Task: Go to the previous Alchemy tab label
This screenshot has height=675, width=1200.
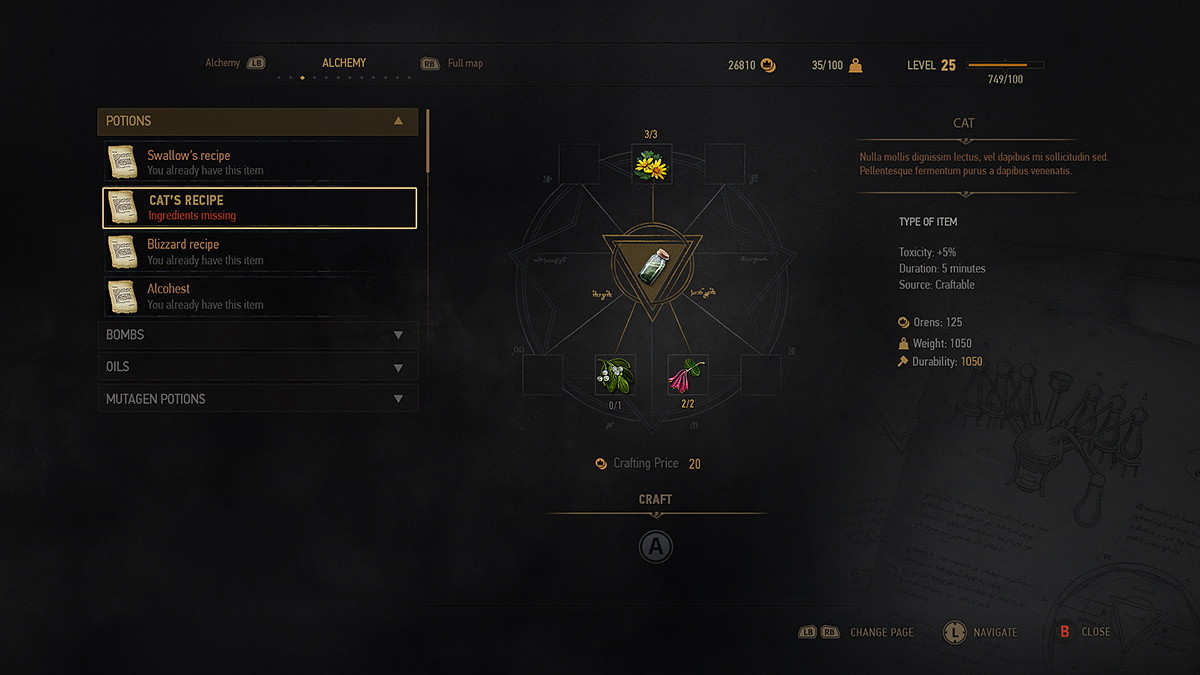Action: coord(223,64)
